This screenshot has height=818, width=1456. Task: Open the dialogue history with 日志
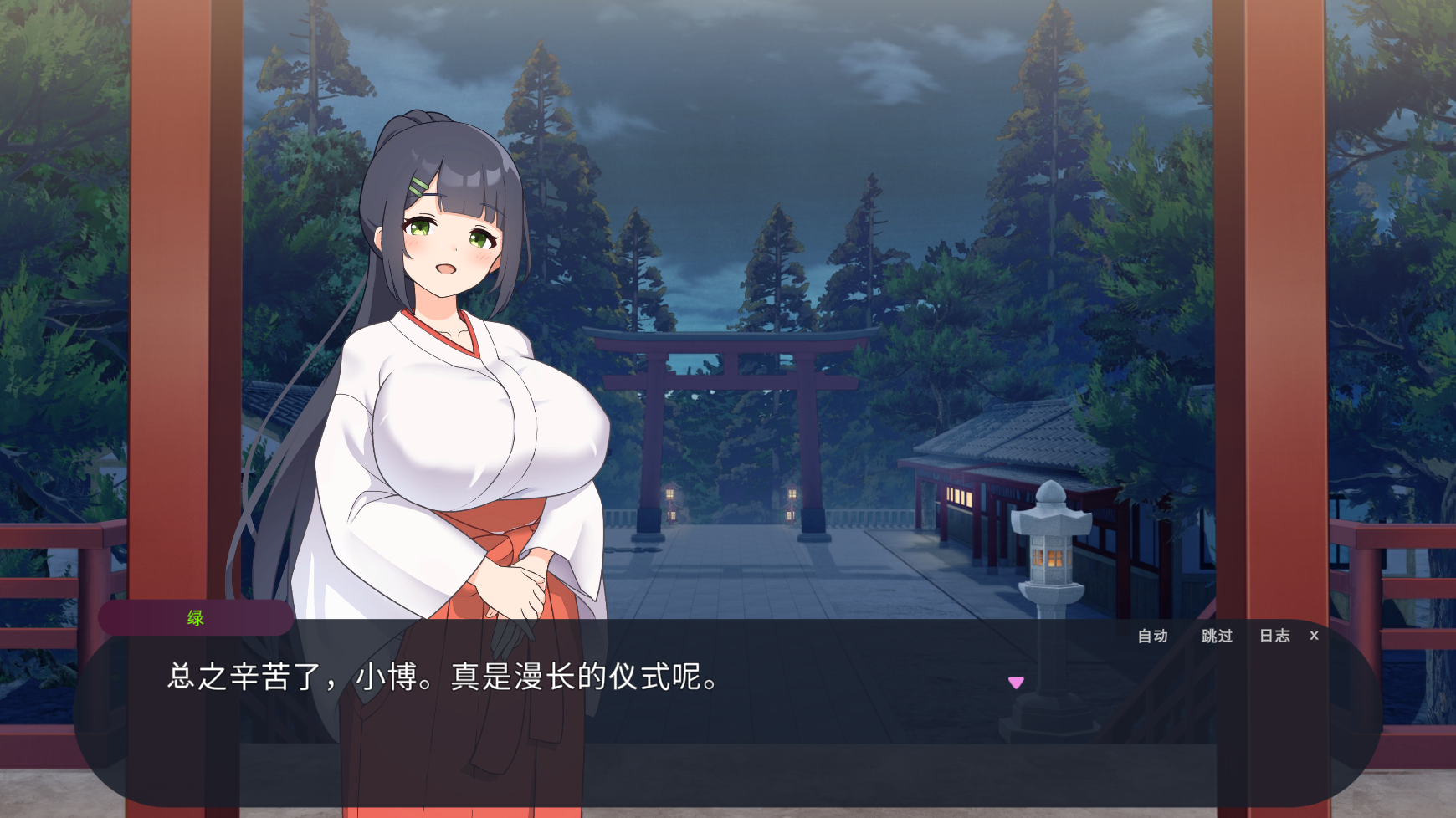pos(1274,636)
